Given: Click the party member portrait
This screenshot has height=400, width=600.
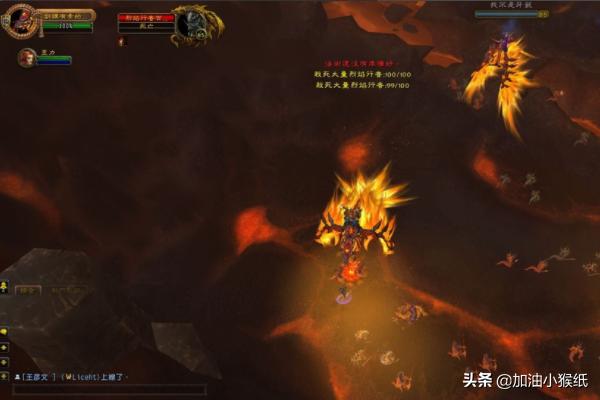Looking at the screenshot, I should tap(27, 58).
